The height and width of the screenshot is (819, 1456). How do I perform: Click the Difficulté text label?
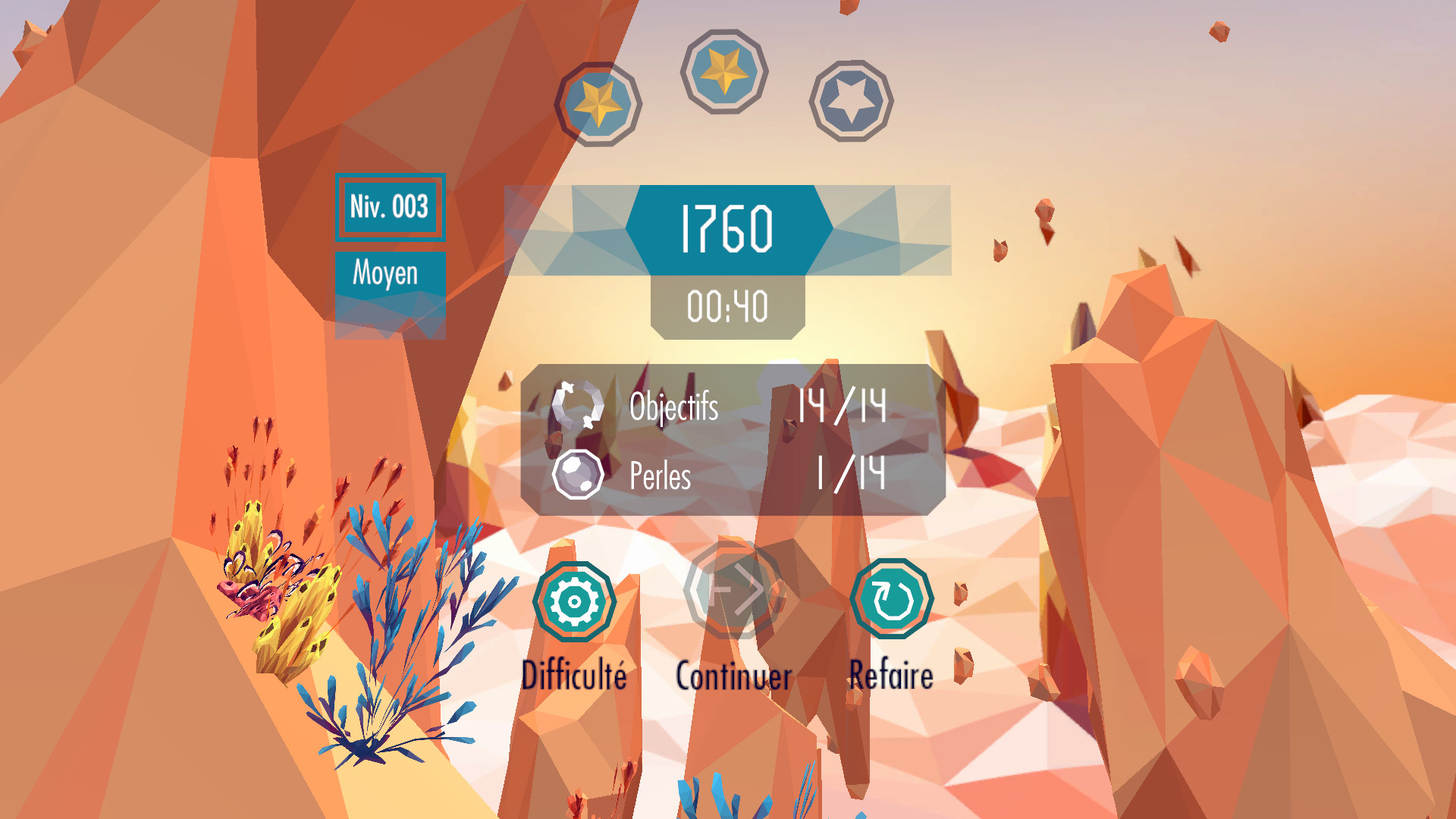click(x=575, y=673)
